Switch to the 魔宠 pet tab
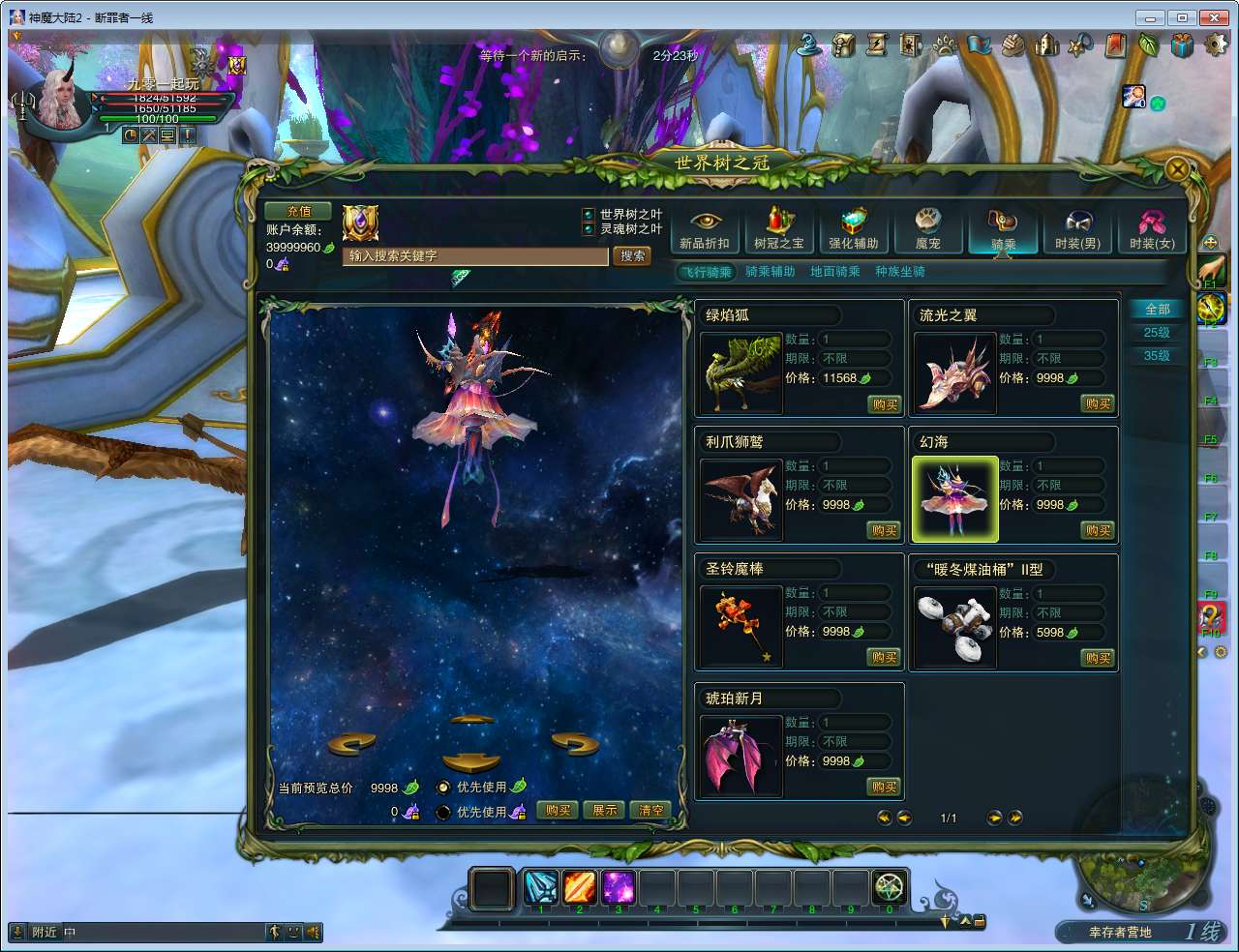This screenshot has height=952, width=1239. tap(927, 230)
